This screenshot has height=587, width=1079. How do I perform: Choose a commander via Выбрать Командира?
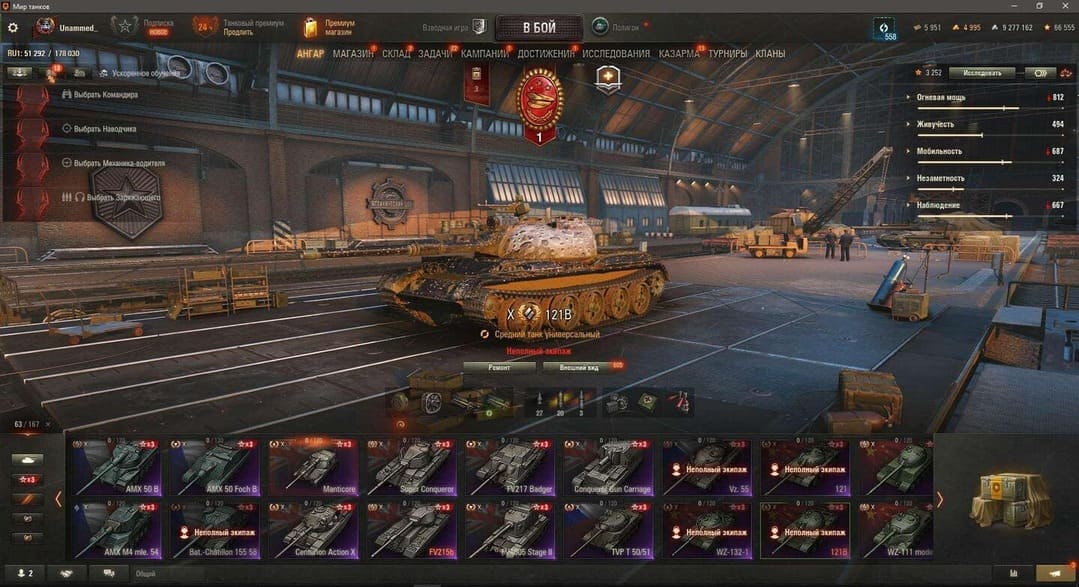tap(105, 95)
